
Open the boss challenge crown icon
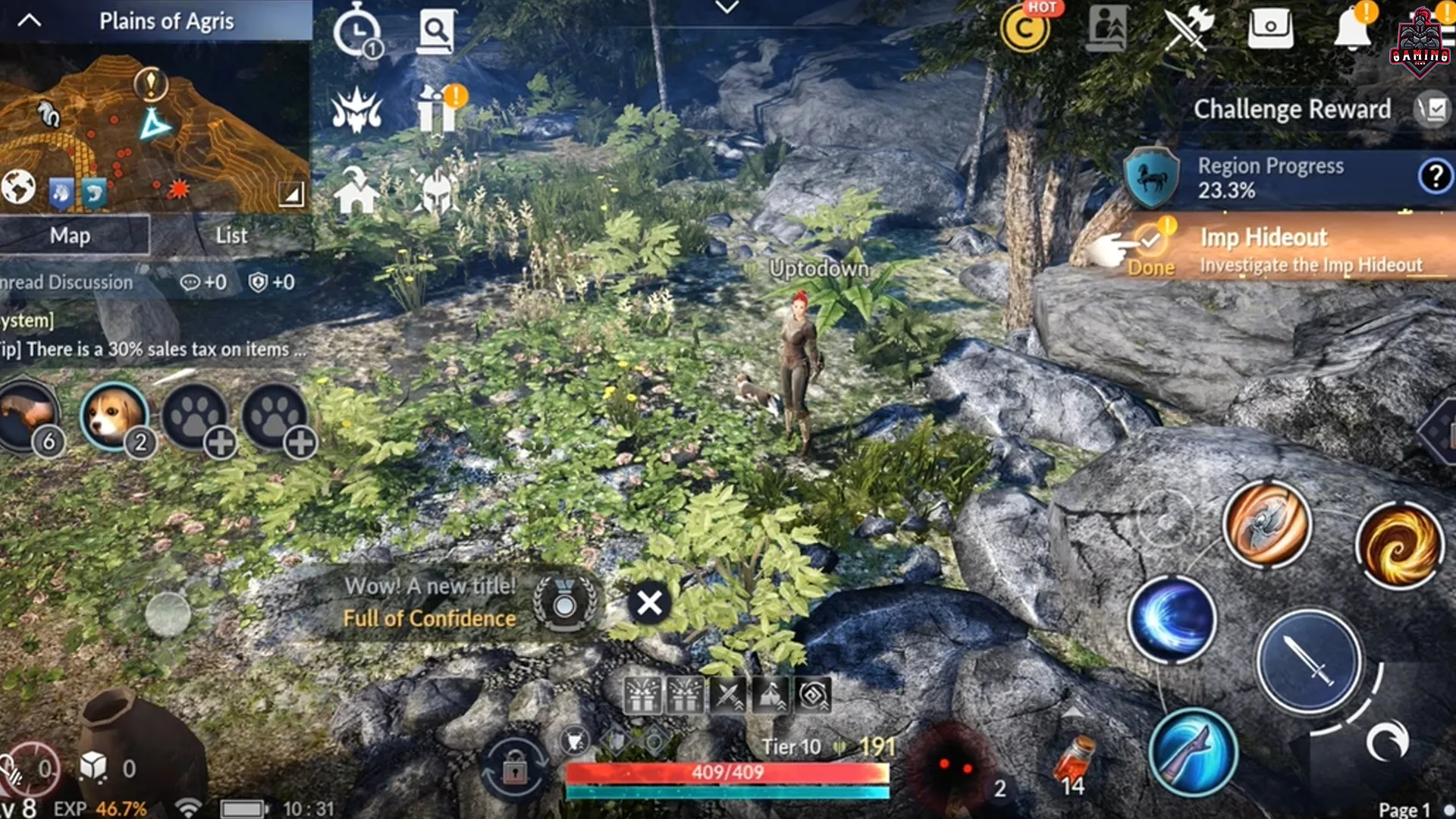(x=357, y=111)
